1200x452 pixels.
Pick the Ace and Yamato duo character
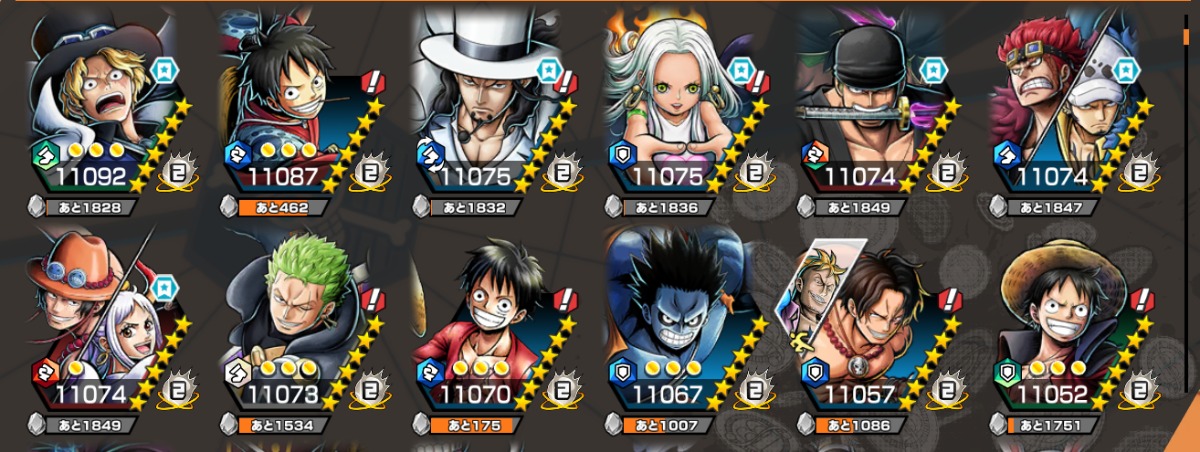click(x=98, y=318)
